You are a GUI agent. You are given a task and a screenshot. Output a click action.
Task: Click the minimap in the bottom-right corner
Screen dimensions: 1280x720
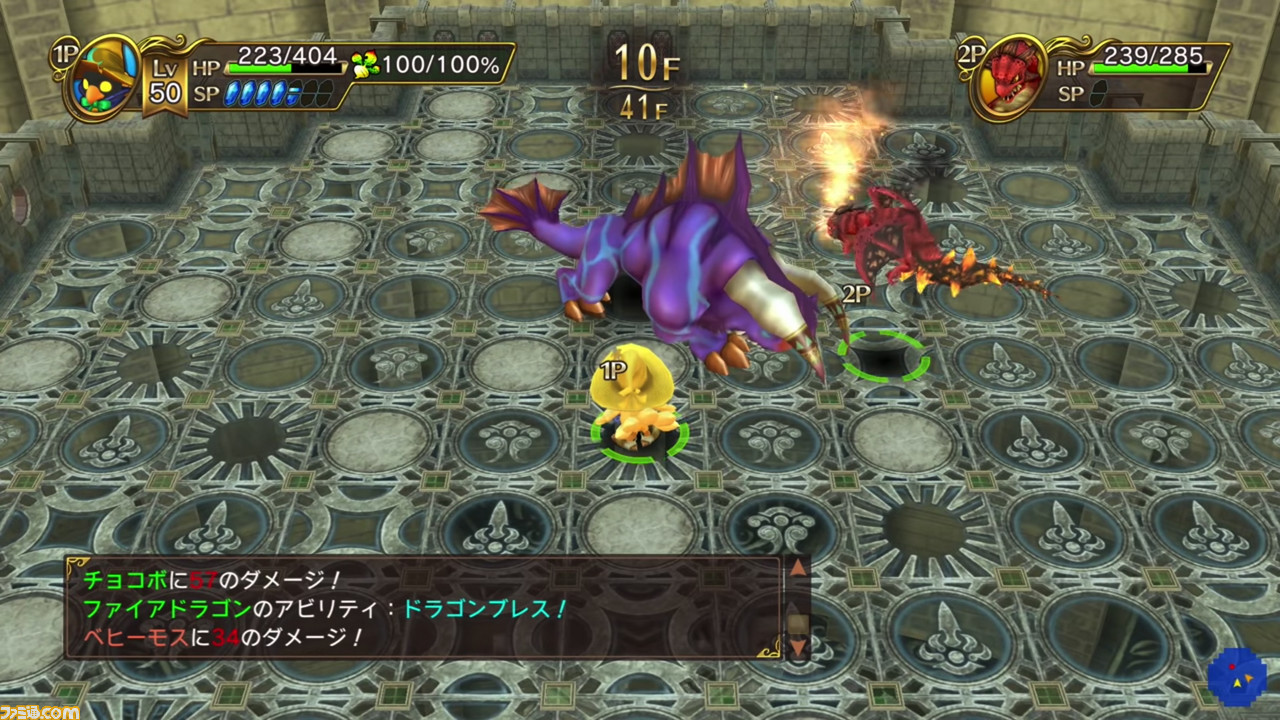(1237, 677)
